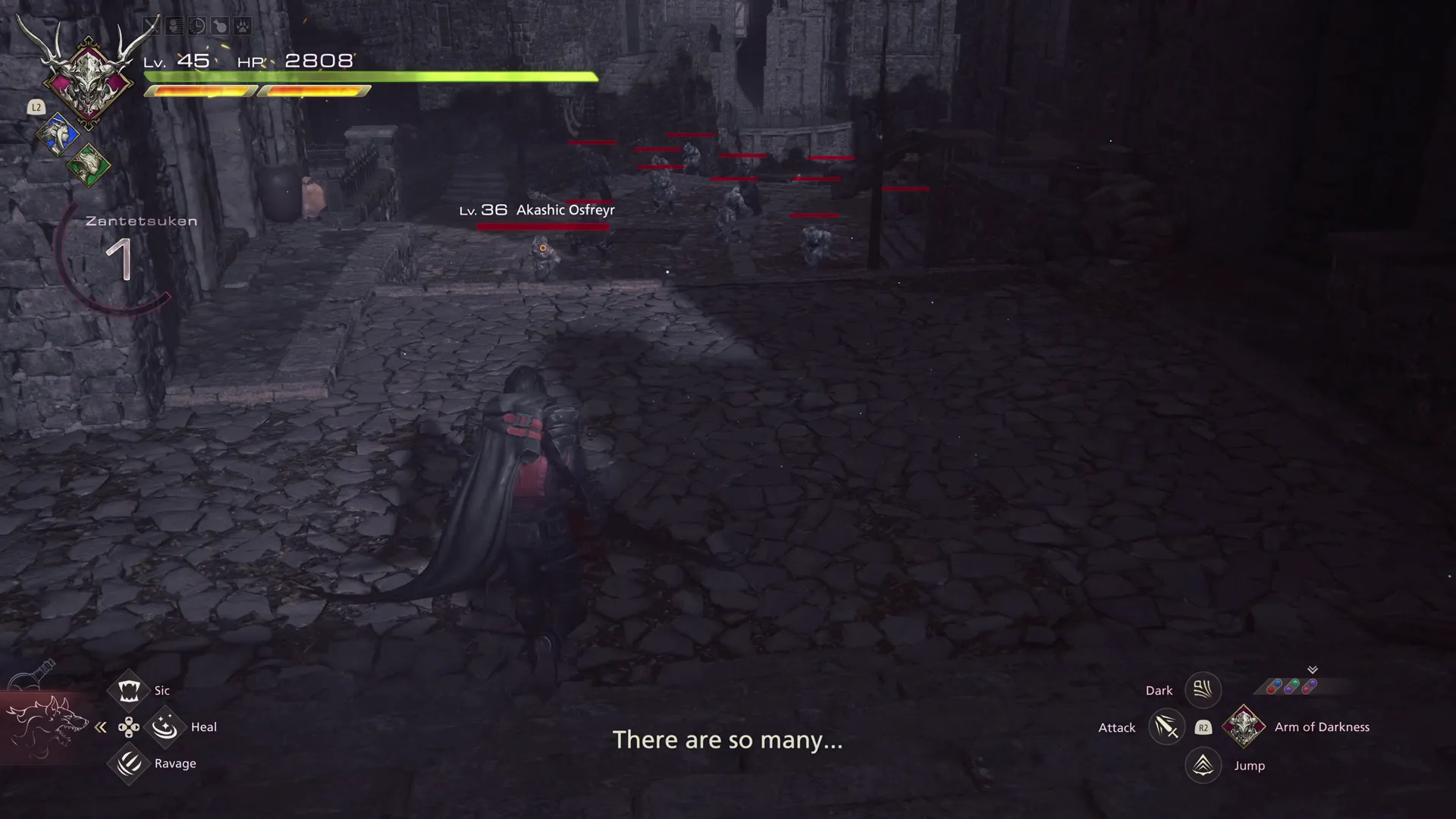Open the d-pad command selector
The width and height of the screenshot is (1456, 819).
point(129,727)
